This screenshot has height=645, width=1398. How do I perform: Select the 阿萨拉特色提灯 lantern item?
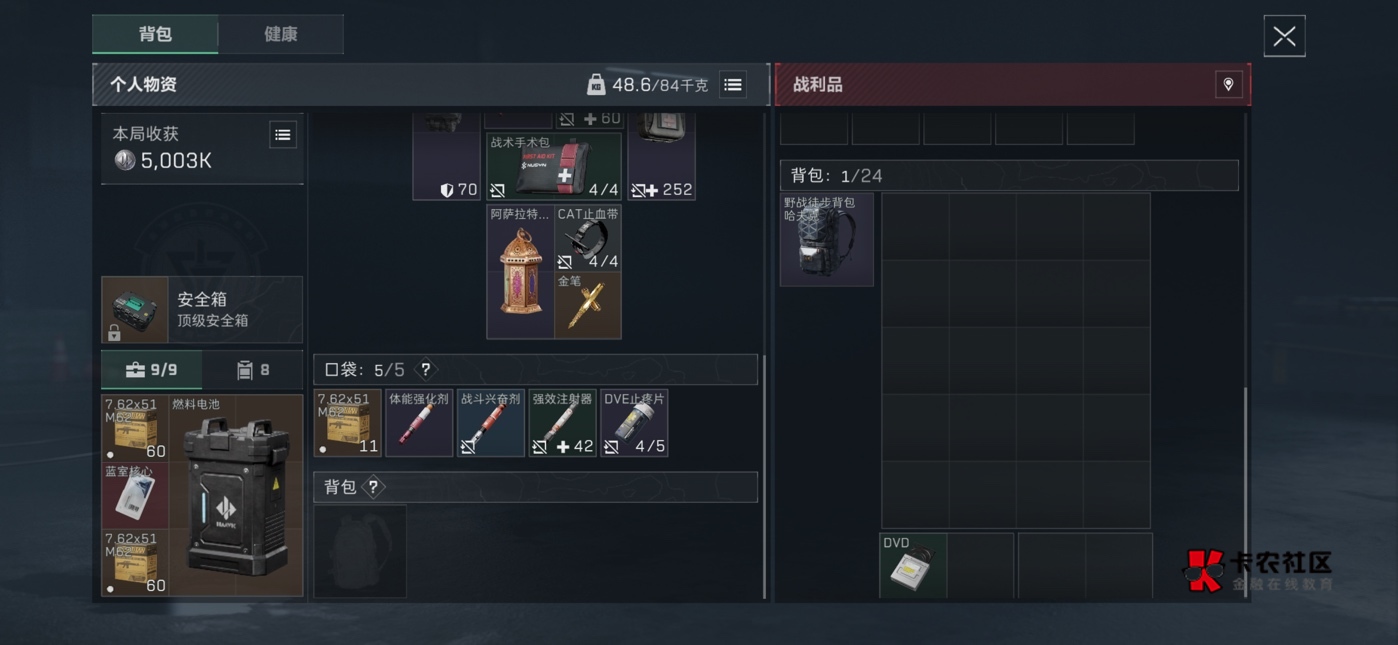[x=521, y=272]
